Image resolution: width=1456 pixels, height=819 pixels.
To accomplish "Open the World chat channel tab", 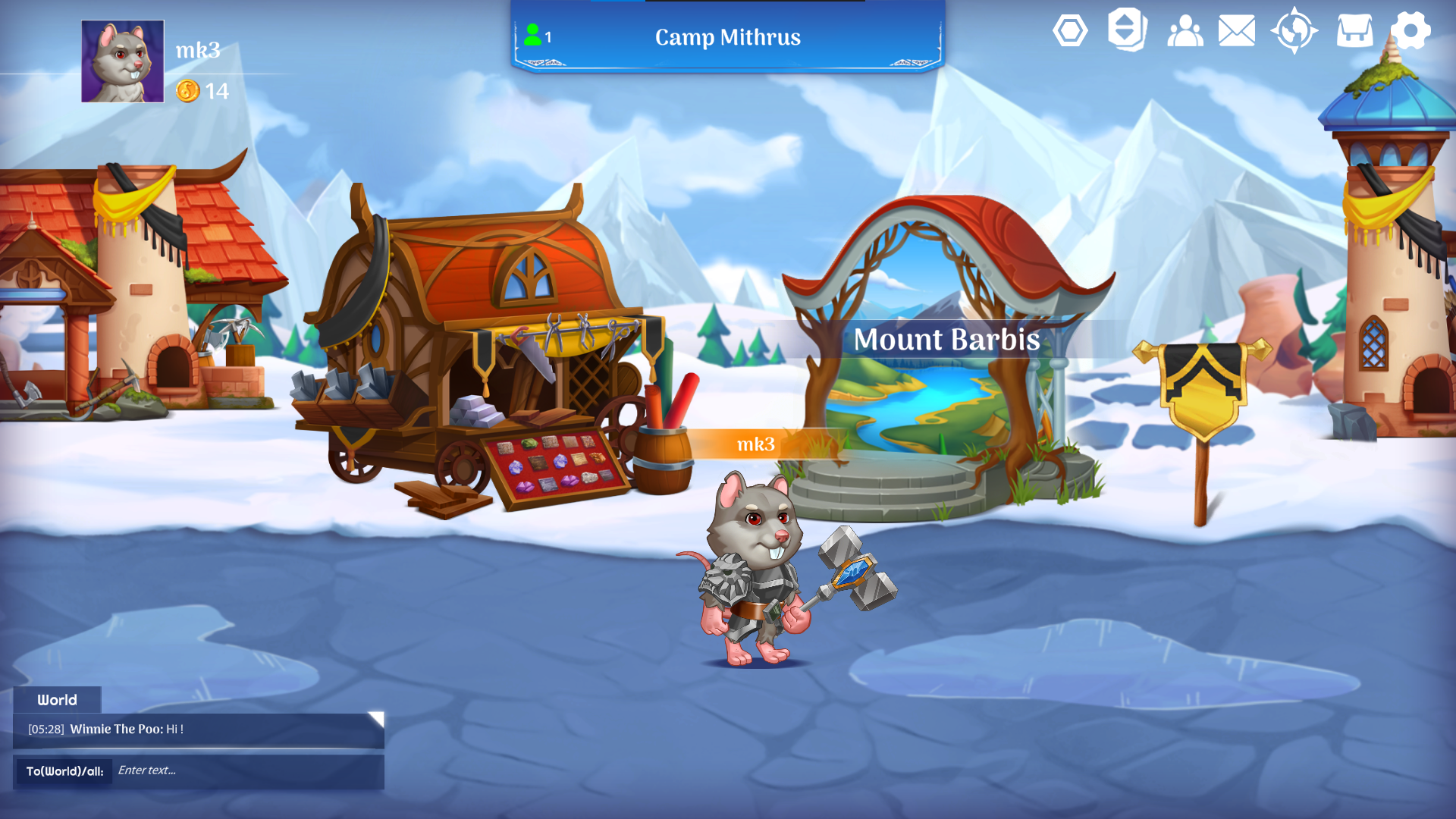I will [58, 700].
